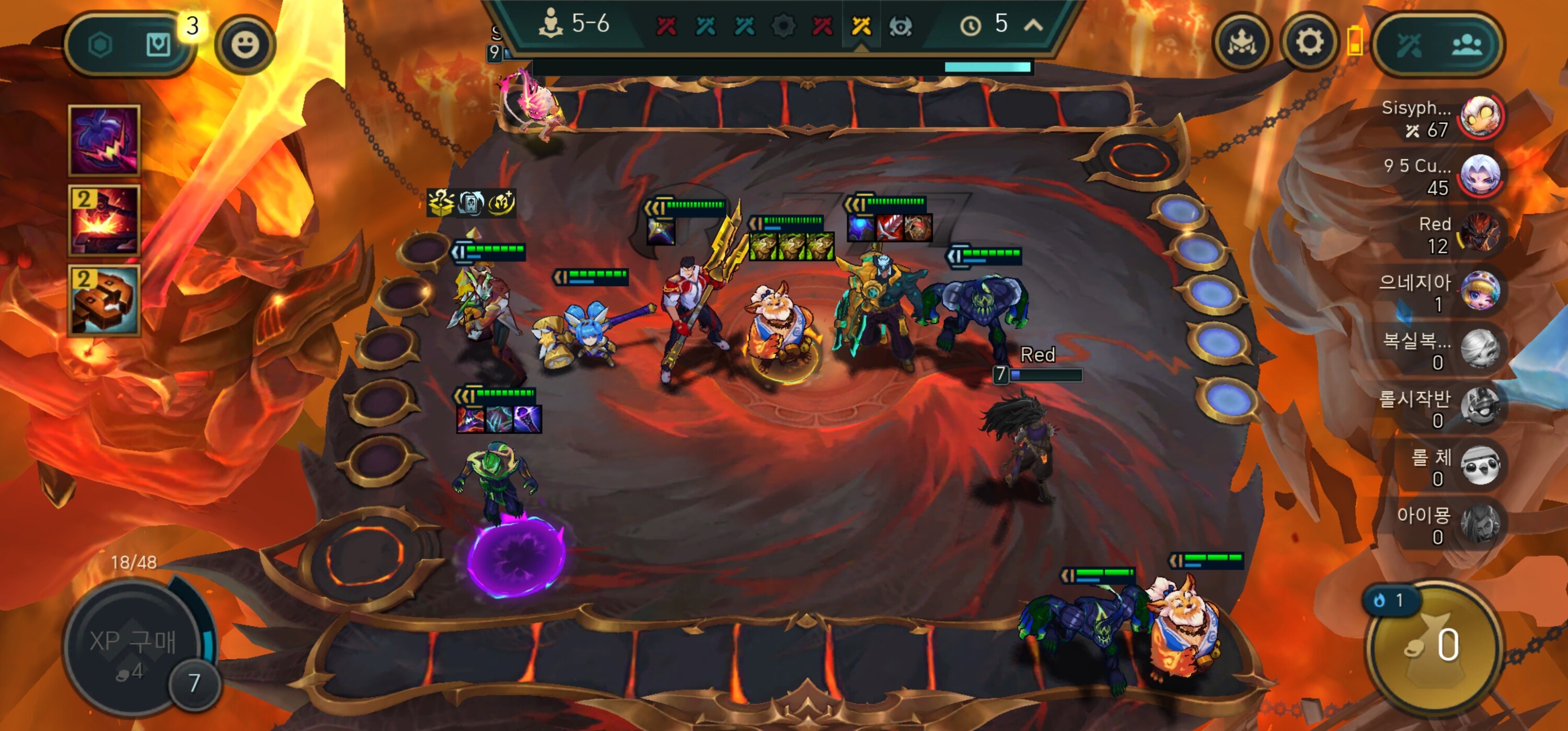Open the hexagon traits panel icon
The width and height of the screenshot is (1568, 731).
point(100,45)
